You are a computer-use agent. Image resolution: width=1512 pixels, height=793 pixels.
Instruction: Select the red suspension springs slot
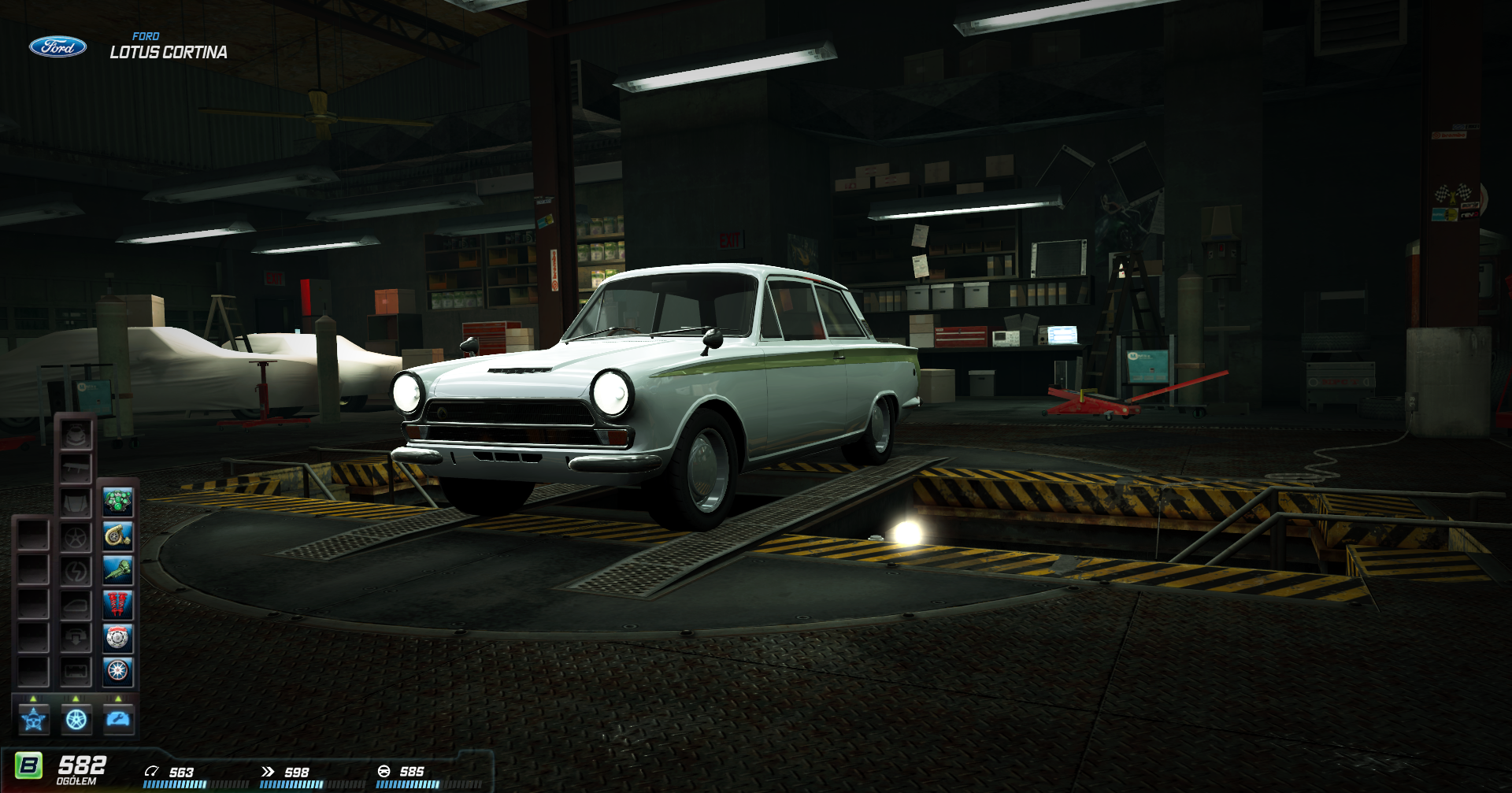(118, 604)
